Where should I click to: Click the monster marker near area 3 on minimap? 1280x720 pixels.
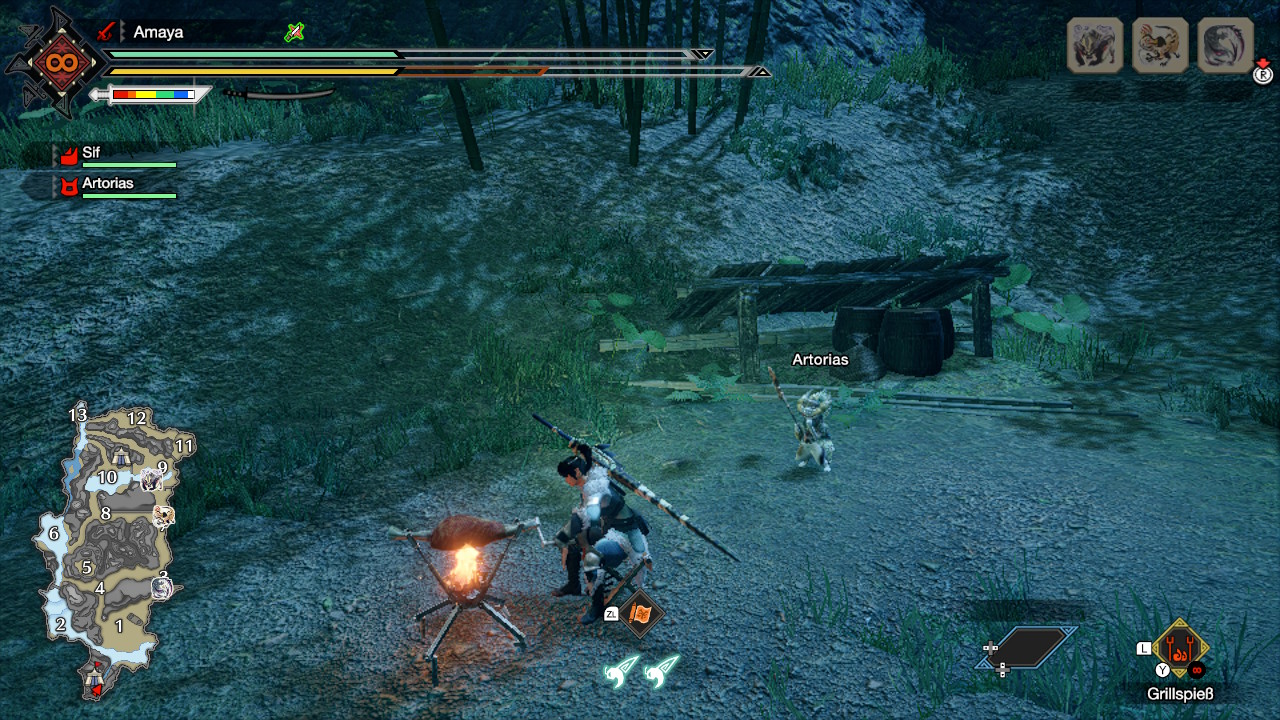[162, 586]
